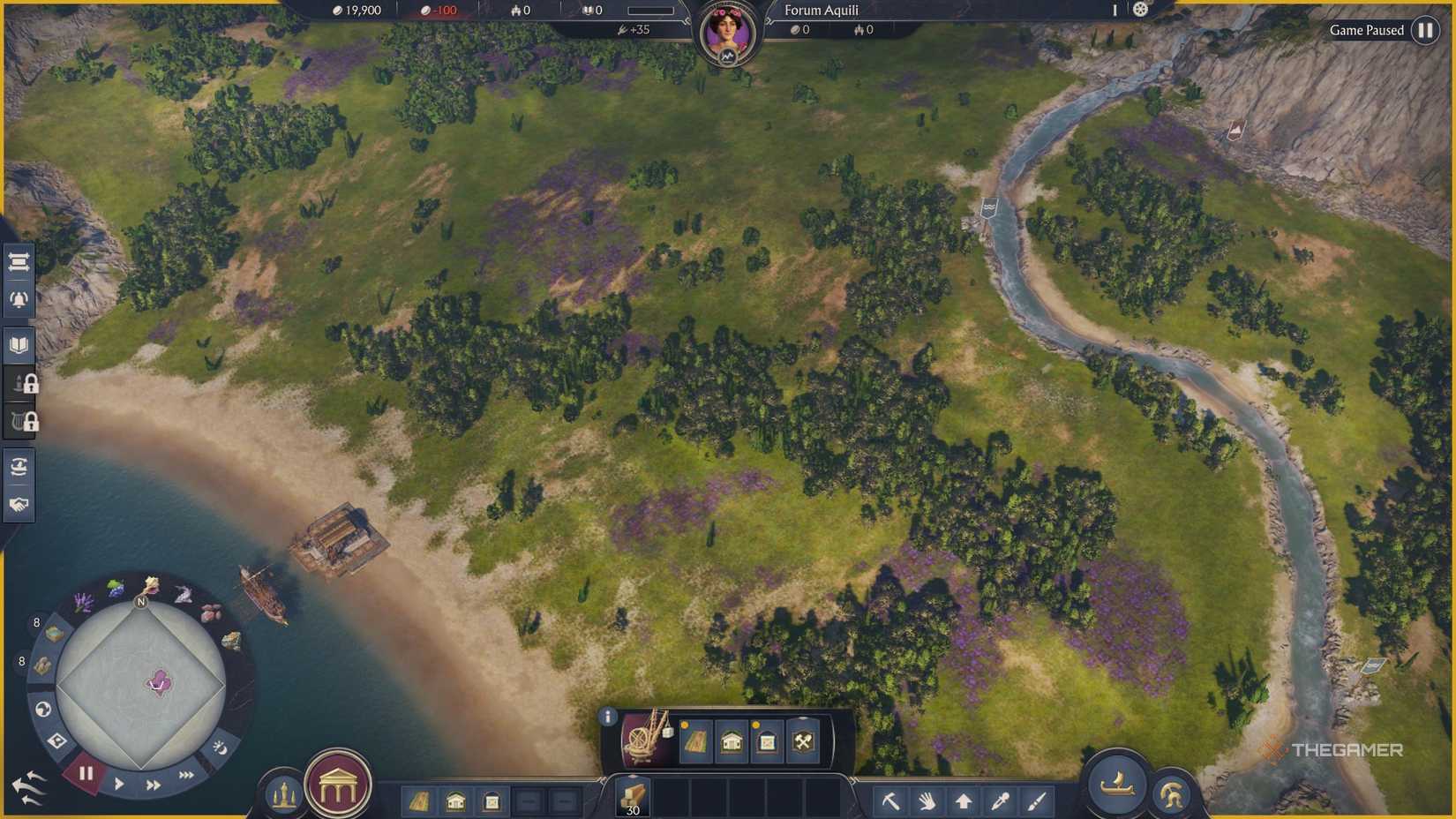Switch to the wood planks build tab
Image resolution: width=1456 pixels, height=819 pixels.
click(422, 803)
